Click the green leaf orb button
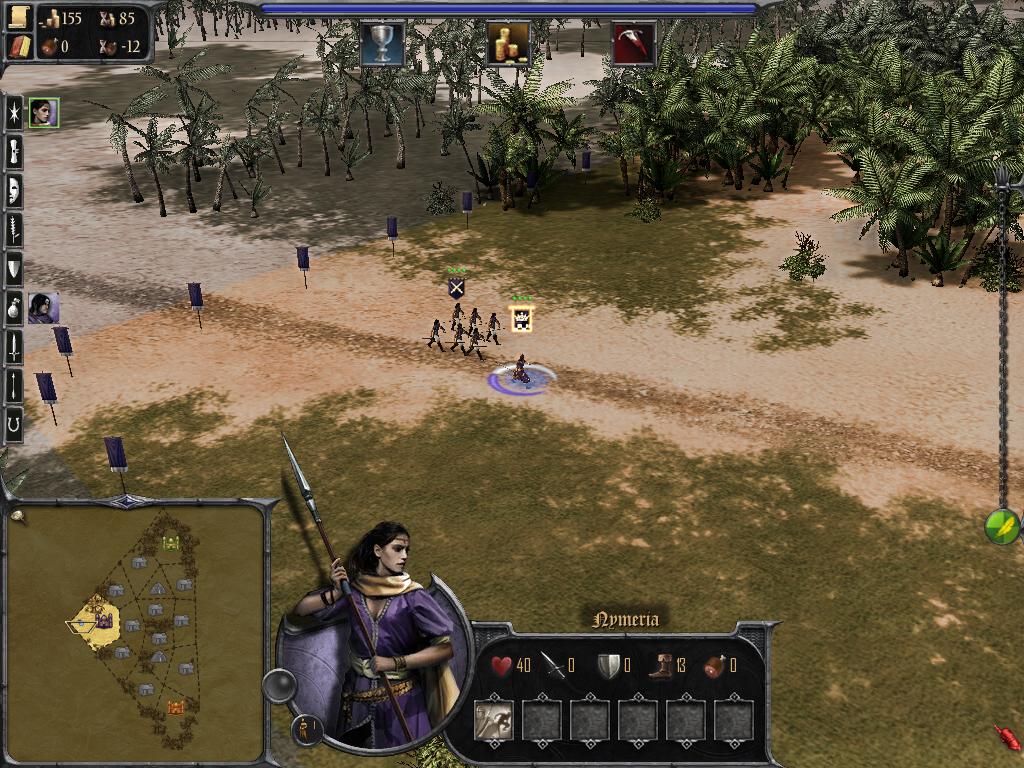This screenshot has width=1024, height=768. (1002, 526)
